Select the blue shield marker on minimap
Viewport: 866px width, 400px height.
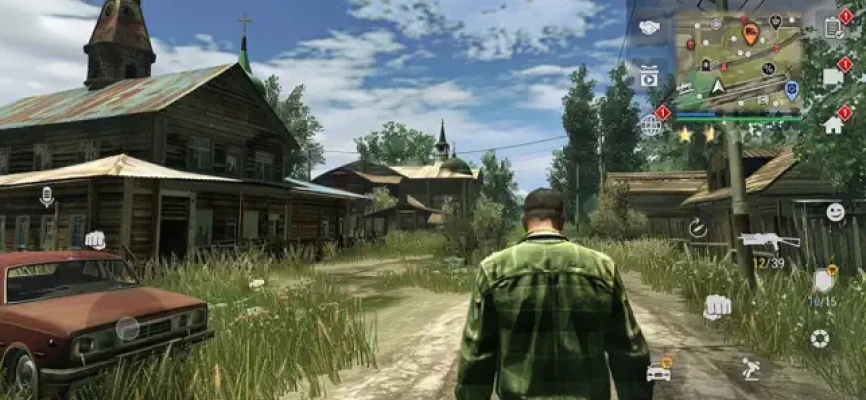(x=791, y=89)
